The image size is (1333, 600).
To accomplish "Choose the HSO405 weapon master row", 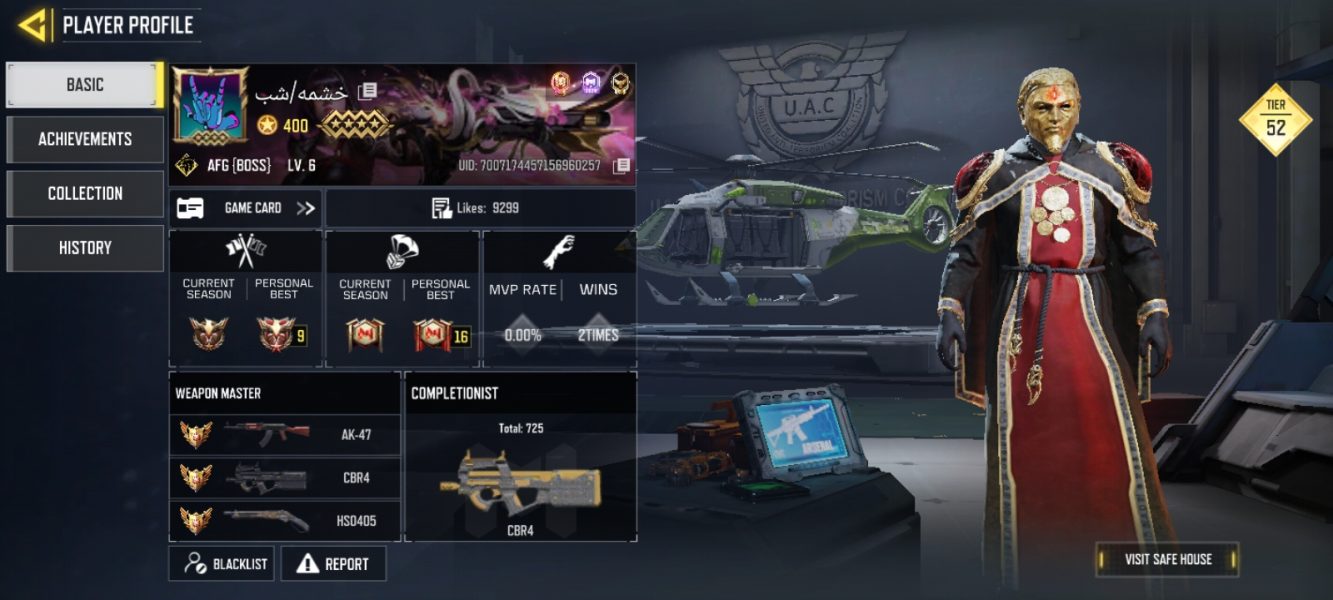I will (284, 520).
